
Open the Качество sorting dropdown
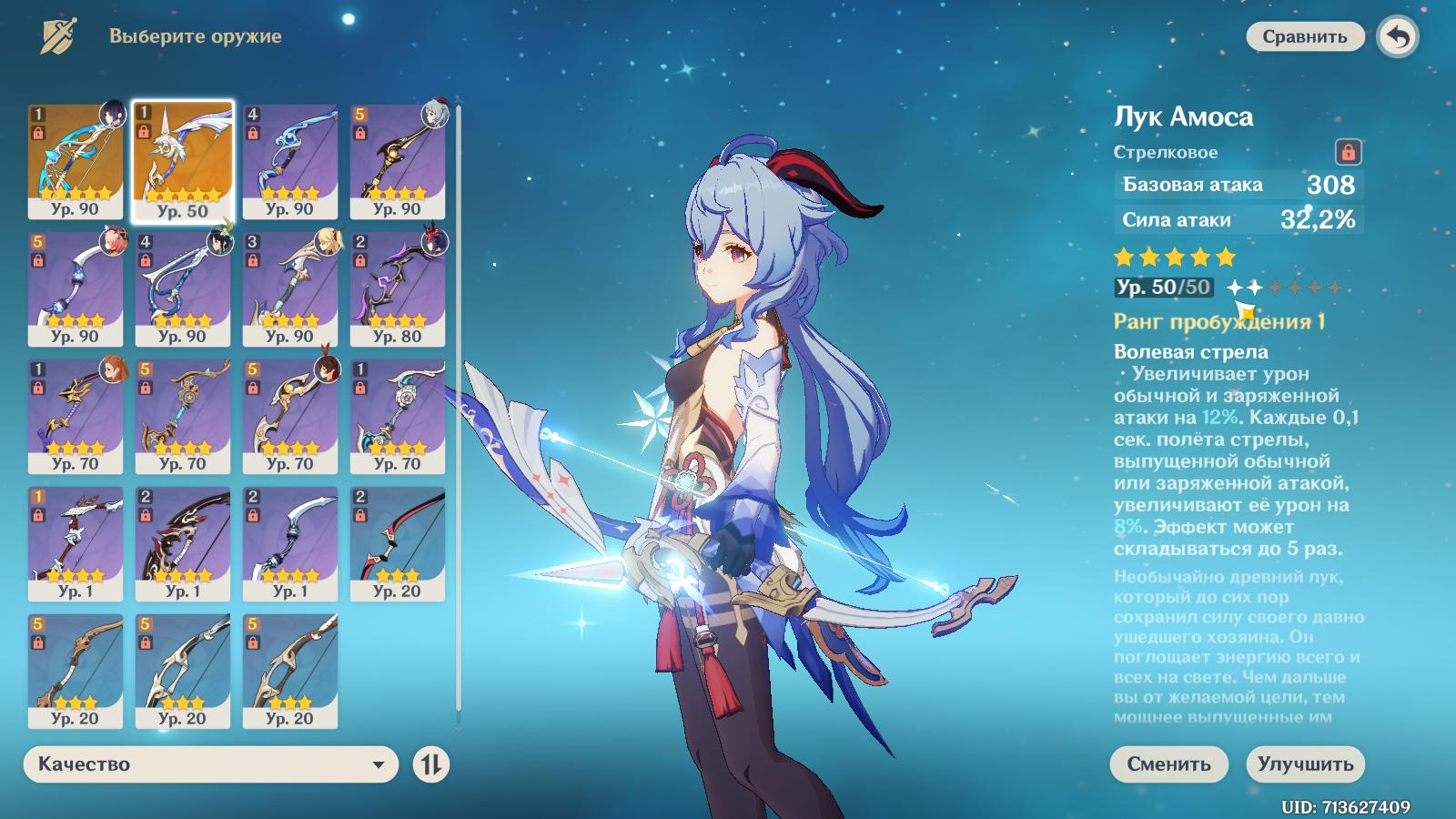(x=211, y=764)
